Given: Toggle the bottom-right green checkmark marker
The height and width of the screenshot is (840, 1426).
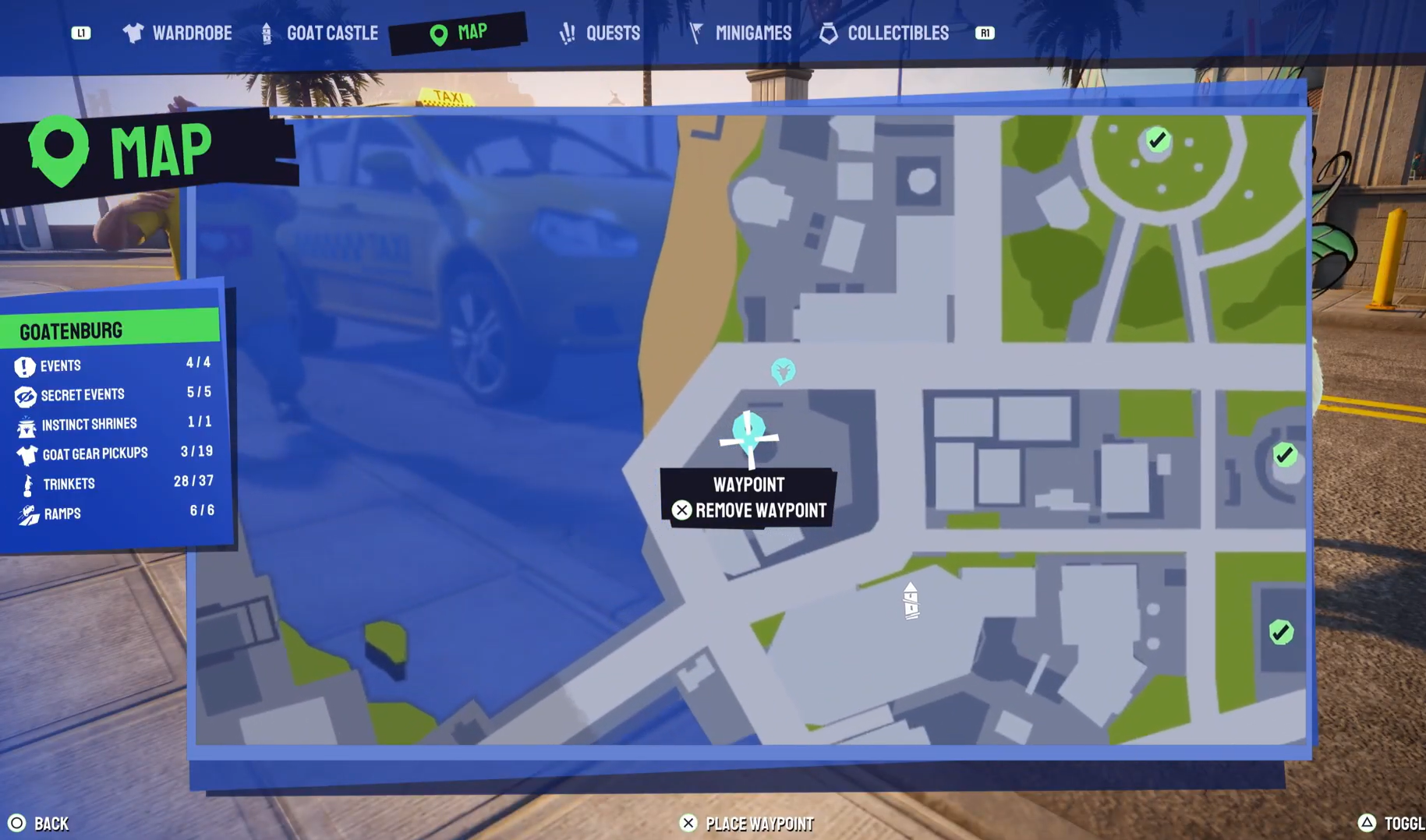Looking at the screenshot, I should pos(1282,633).
